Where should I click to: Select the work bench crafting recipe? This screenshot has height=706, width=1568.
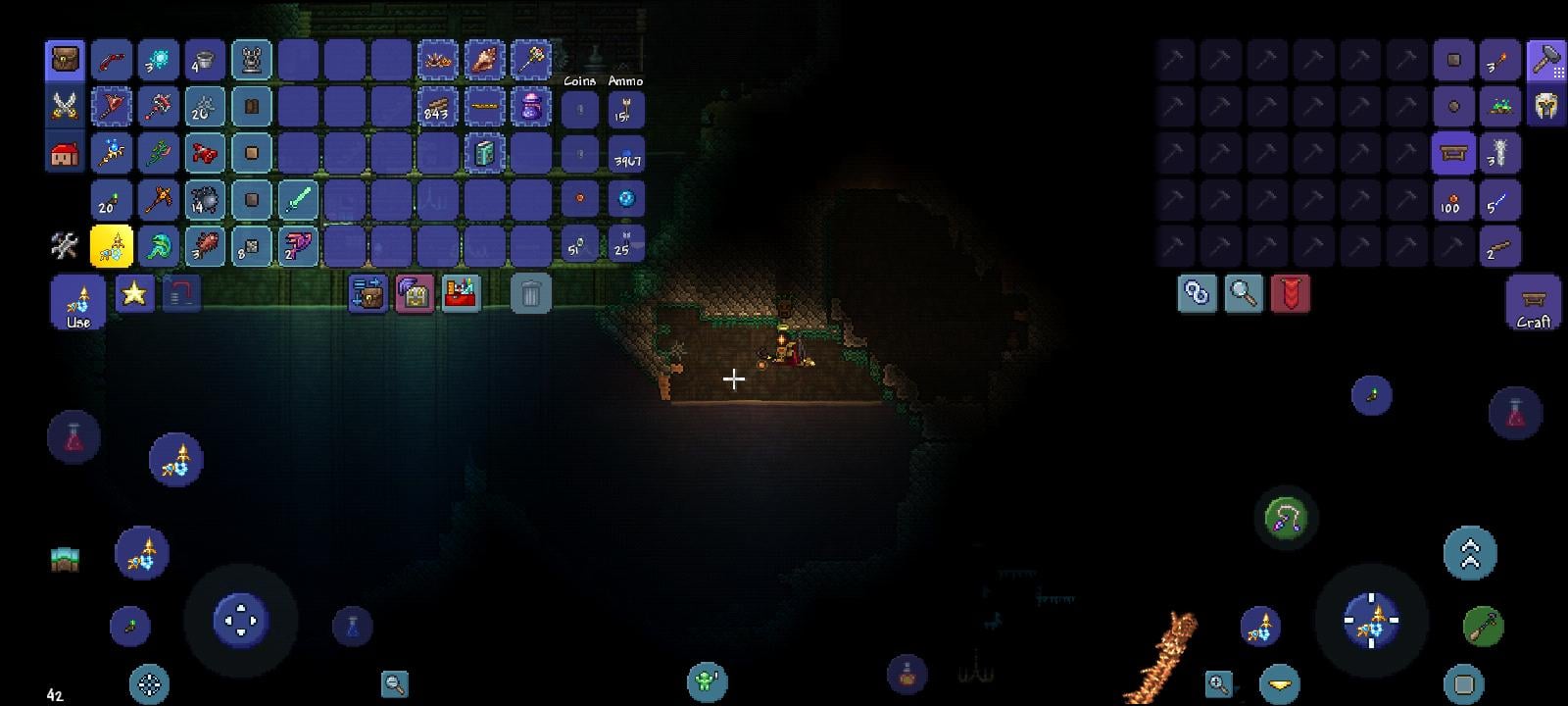coord(1454,154)
